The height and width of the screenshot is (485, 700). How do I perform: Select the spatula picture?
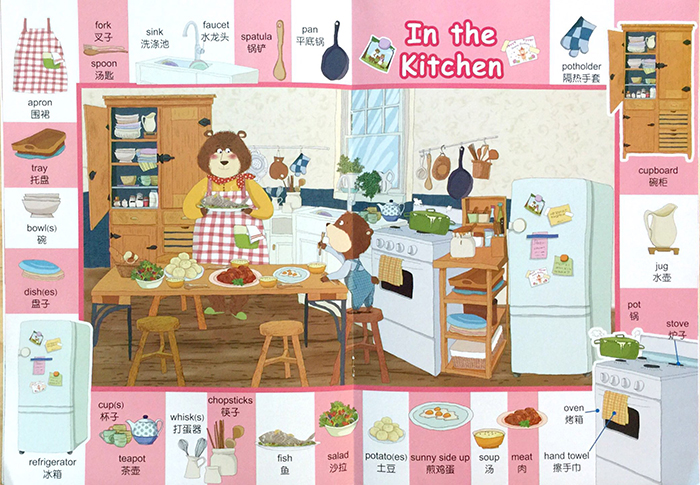point(279,48)
